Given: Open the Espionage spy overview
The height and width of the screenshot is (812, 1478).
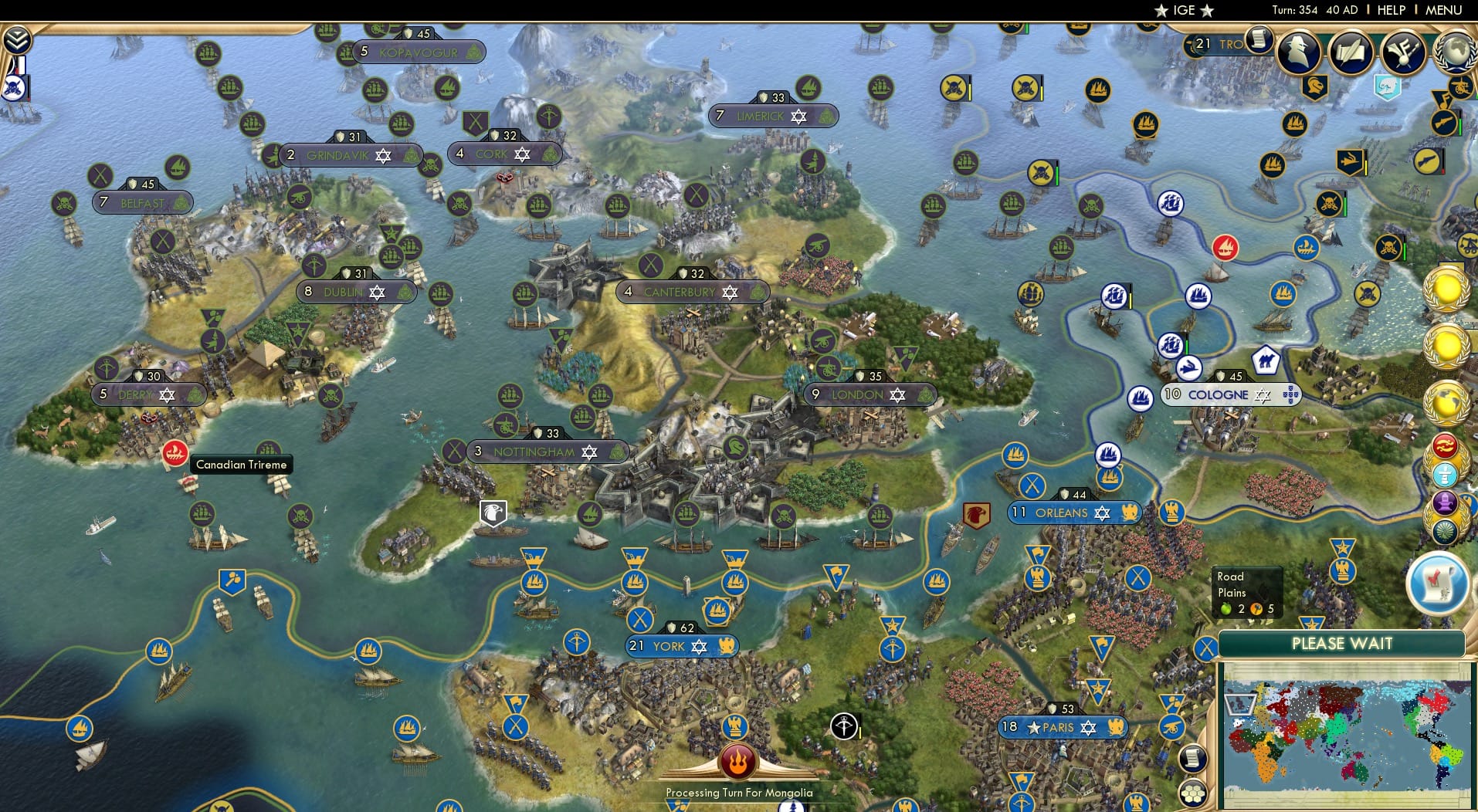Looking at the screenshot, I should point(1298,52).
